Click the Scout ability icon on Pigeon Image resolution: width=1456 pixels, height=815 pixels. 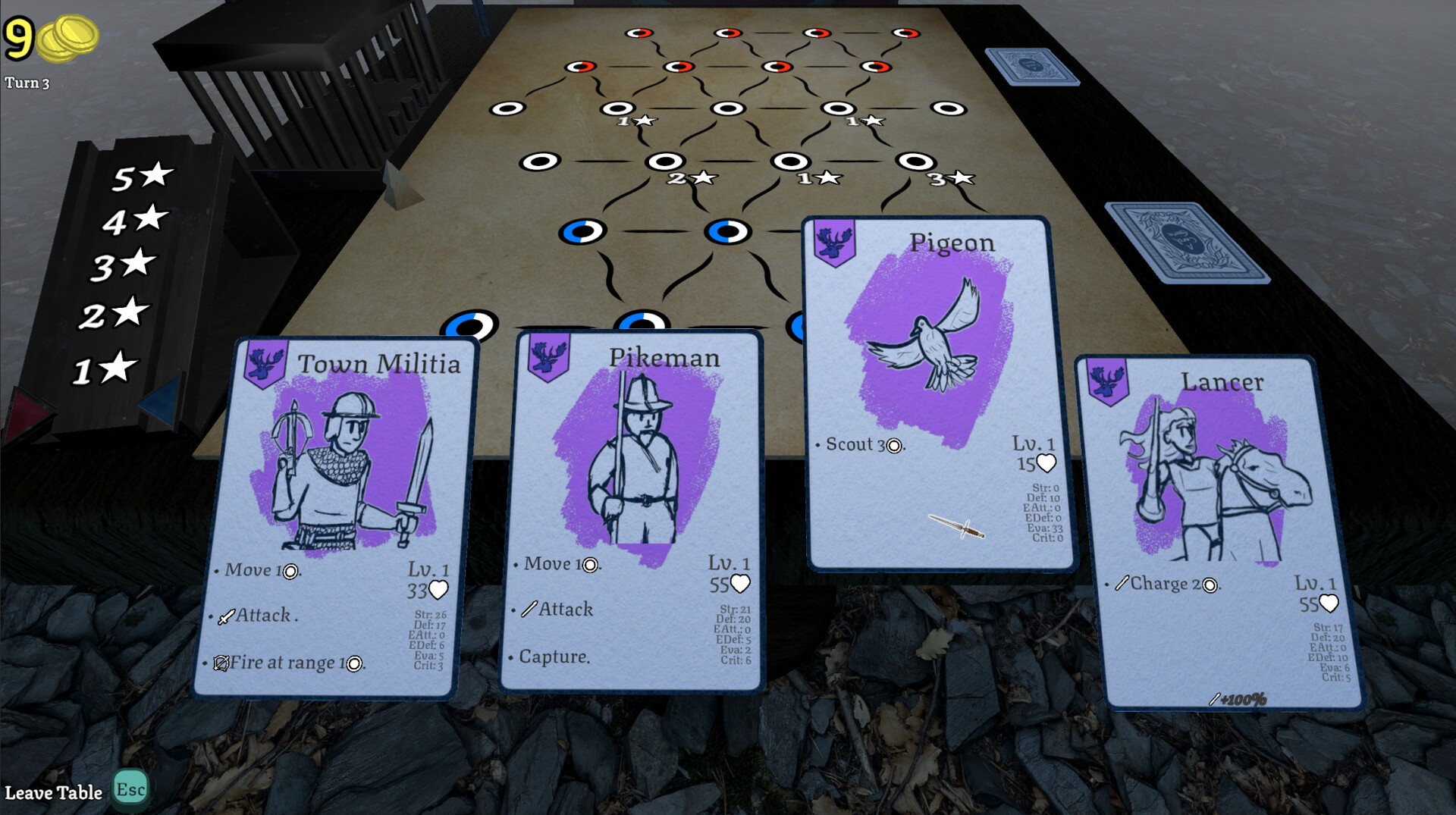point(896,446)
